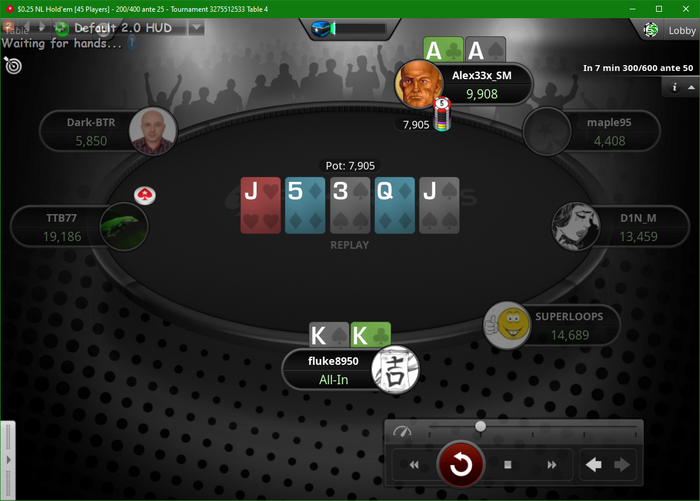Open the Lobby

pyautogui.click(x=682, y=31)
